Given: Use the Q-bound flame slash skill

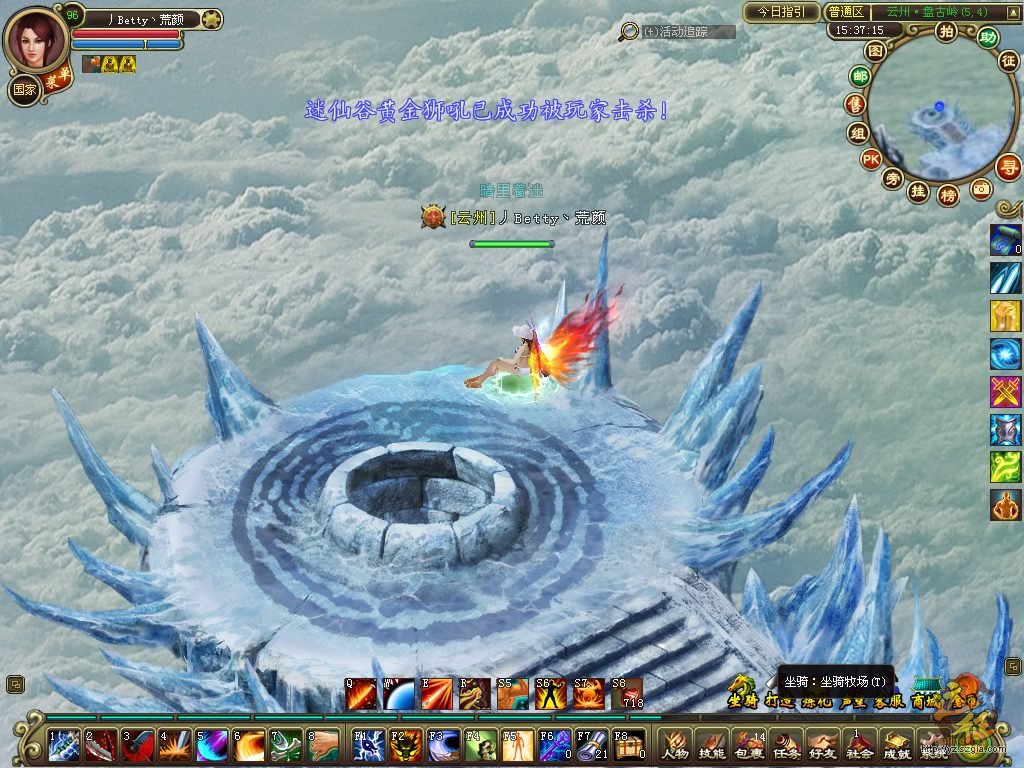Looking at the screenshot, I should (361, 693).
